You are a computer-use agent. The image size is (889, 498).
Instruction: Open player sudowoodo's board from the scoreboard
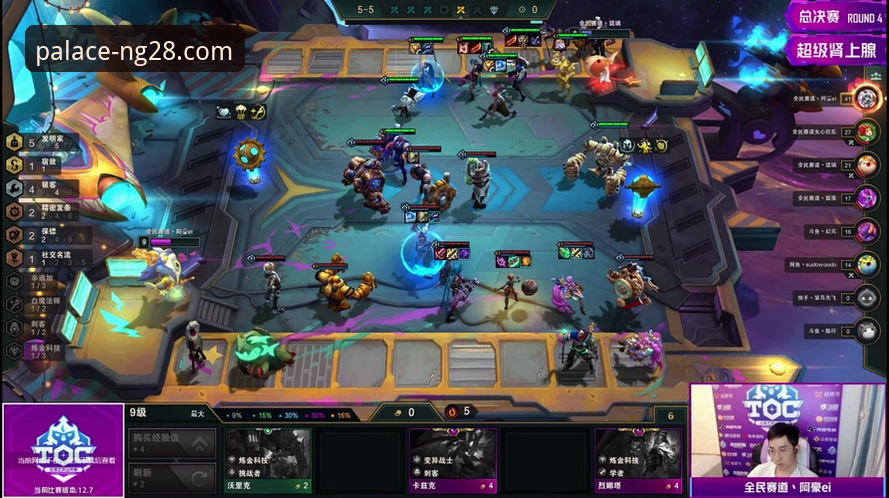pos(866,264)
